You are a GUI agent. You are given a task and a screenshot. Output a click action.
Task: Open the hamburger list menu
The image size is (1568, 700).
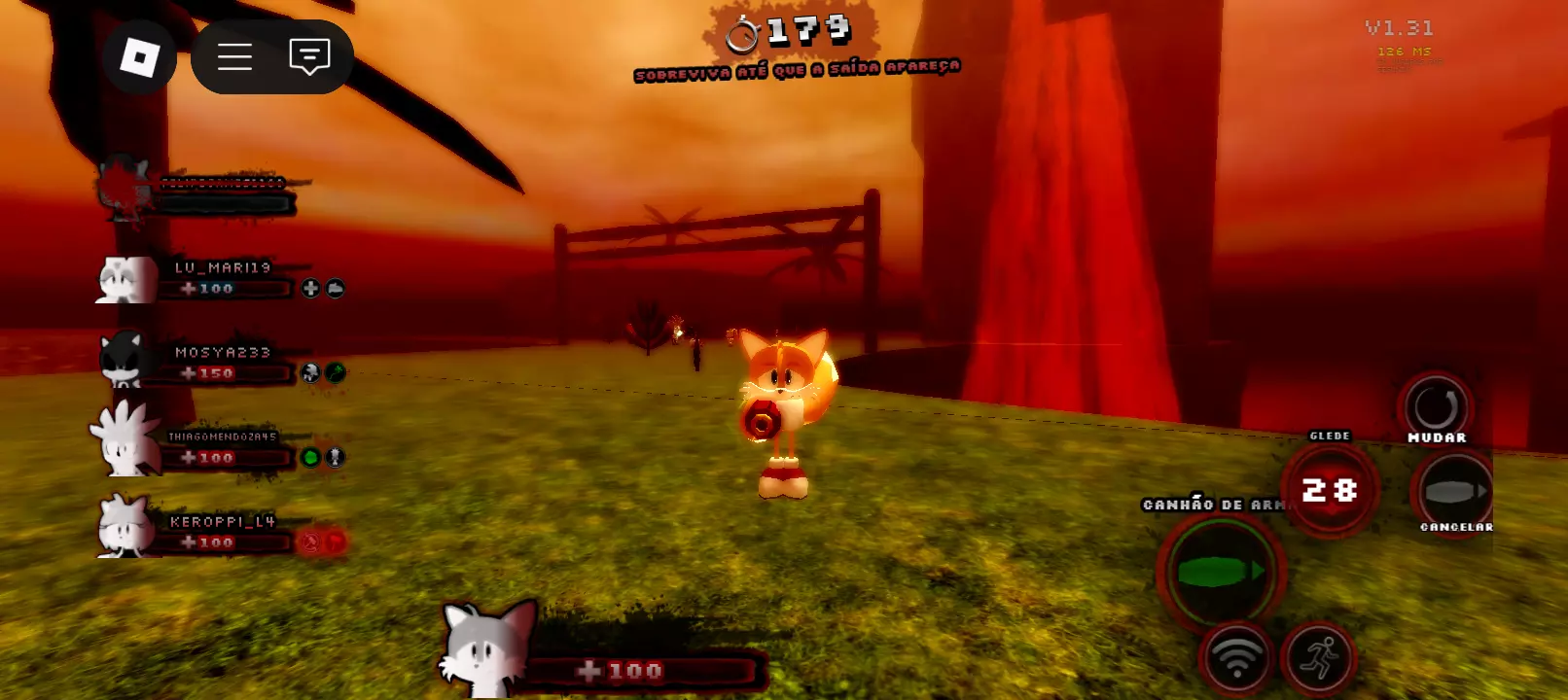click(x=234, y=57)
